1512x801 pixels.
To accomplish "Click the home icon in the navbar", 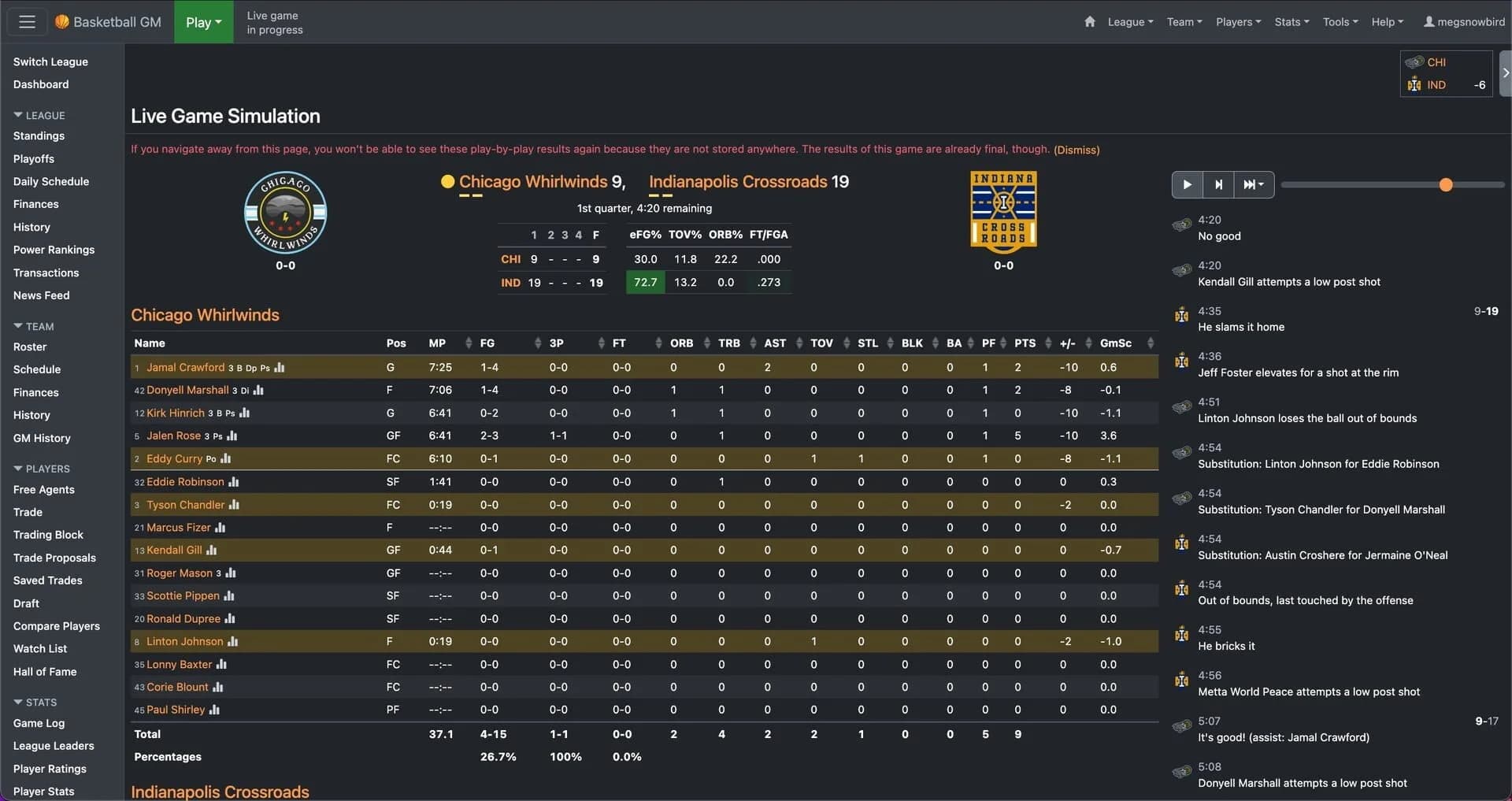I will pos(1090,22).
